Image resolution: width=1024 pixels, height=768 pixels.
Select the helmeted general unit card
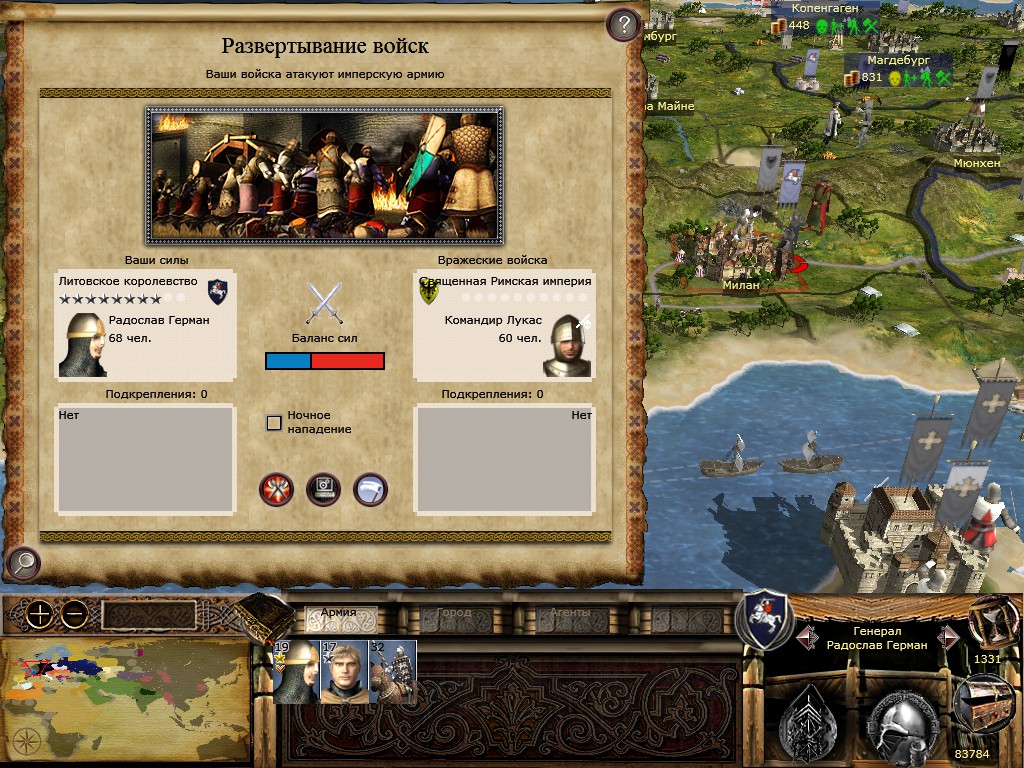tap(296, 672)
